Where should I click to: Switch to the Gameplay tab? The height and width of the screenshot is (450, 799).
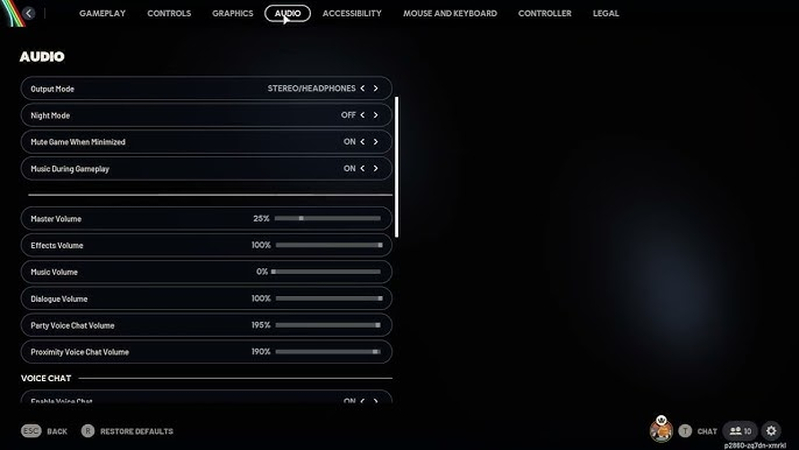(102, 14)
